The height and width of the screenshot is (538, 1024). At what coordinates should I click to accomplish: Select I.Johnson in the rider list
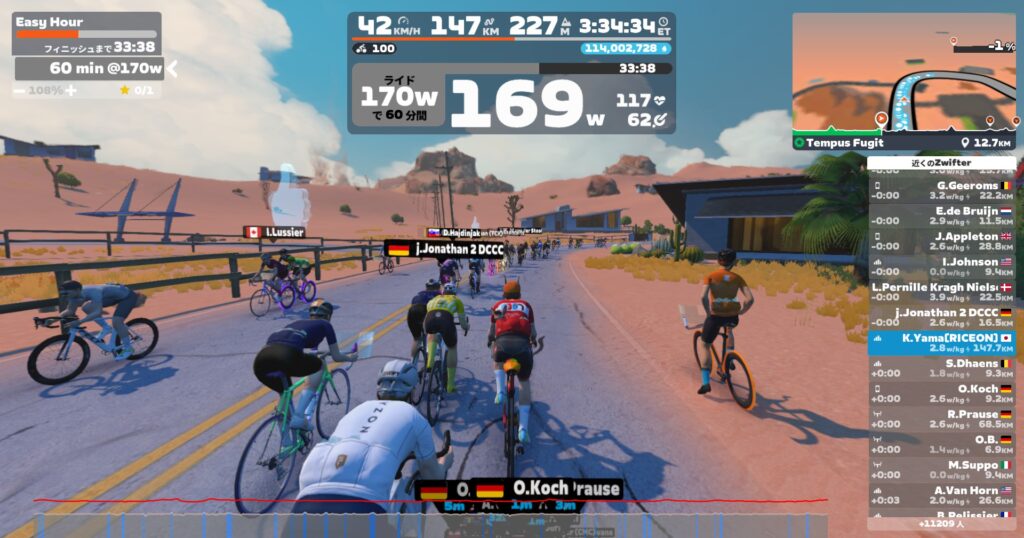click(941, 266)
